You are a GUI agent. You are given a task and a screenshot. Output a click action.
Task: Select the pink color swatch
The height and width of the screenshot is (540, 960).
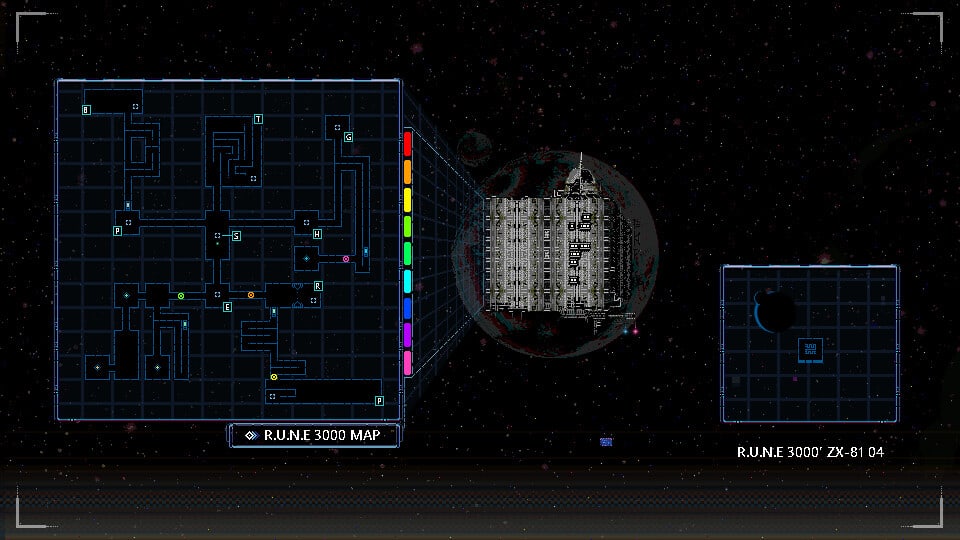[x=407, y=362]
